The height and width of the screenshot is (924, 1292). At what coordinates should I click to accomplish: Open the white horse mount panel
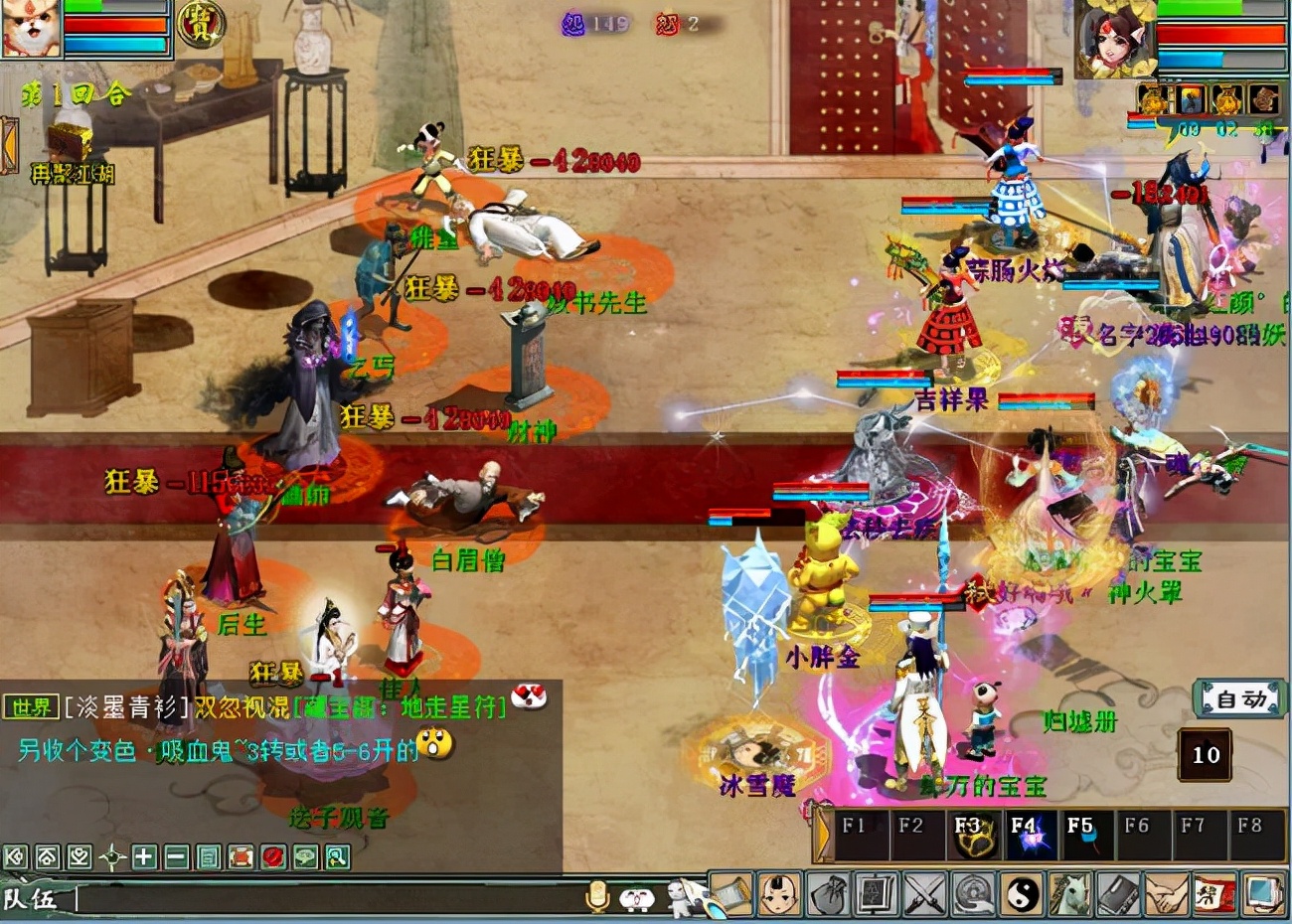1069,893
